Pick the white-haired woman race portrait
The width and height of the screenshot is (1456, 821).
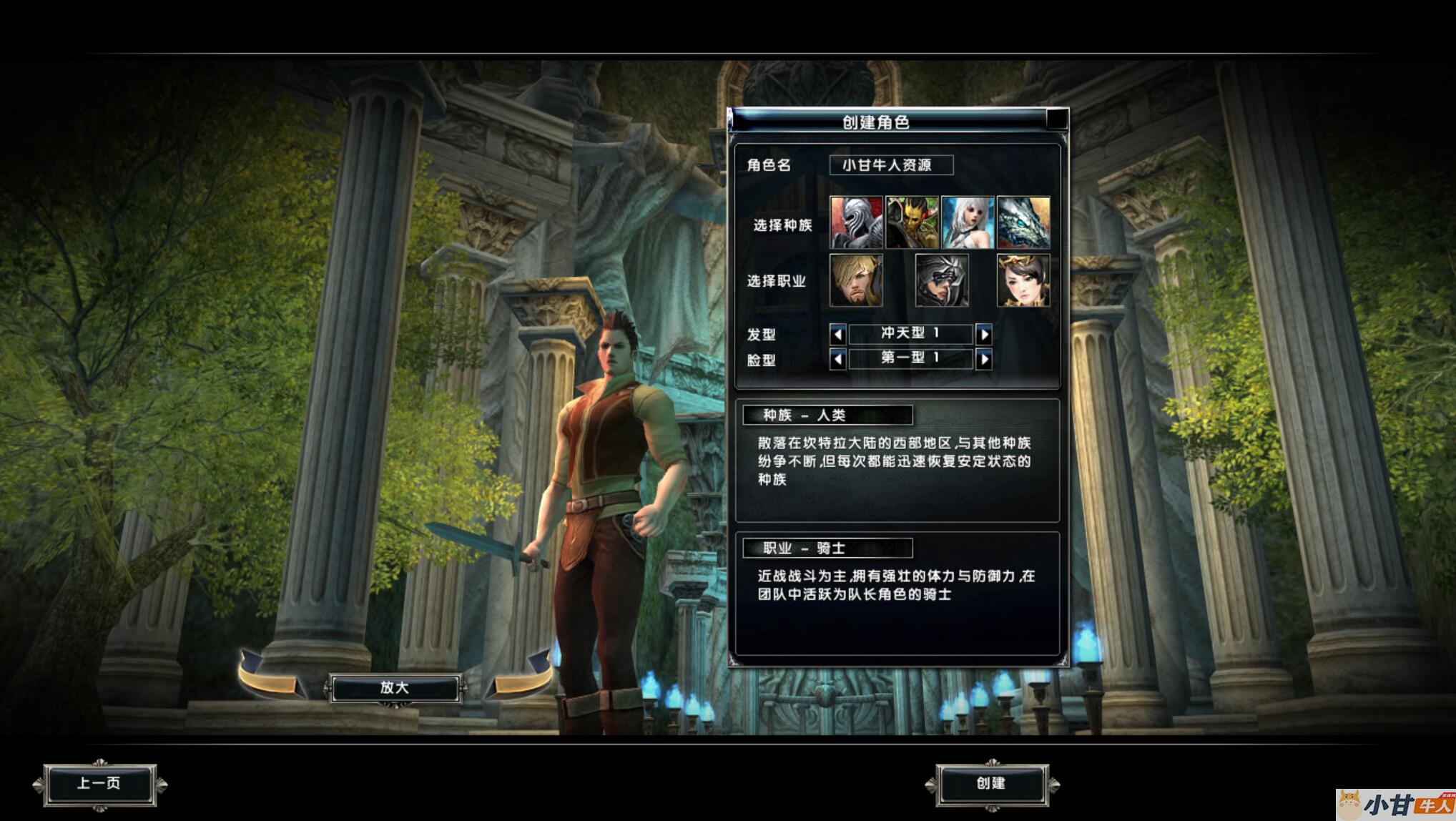point(968,223)
